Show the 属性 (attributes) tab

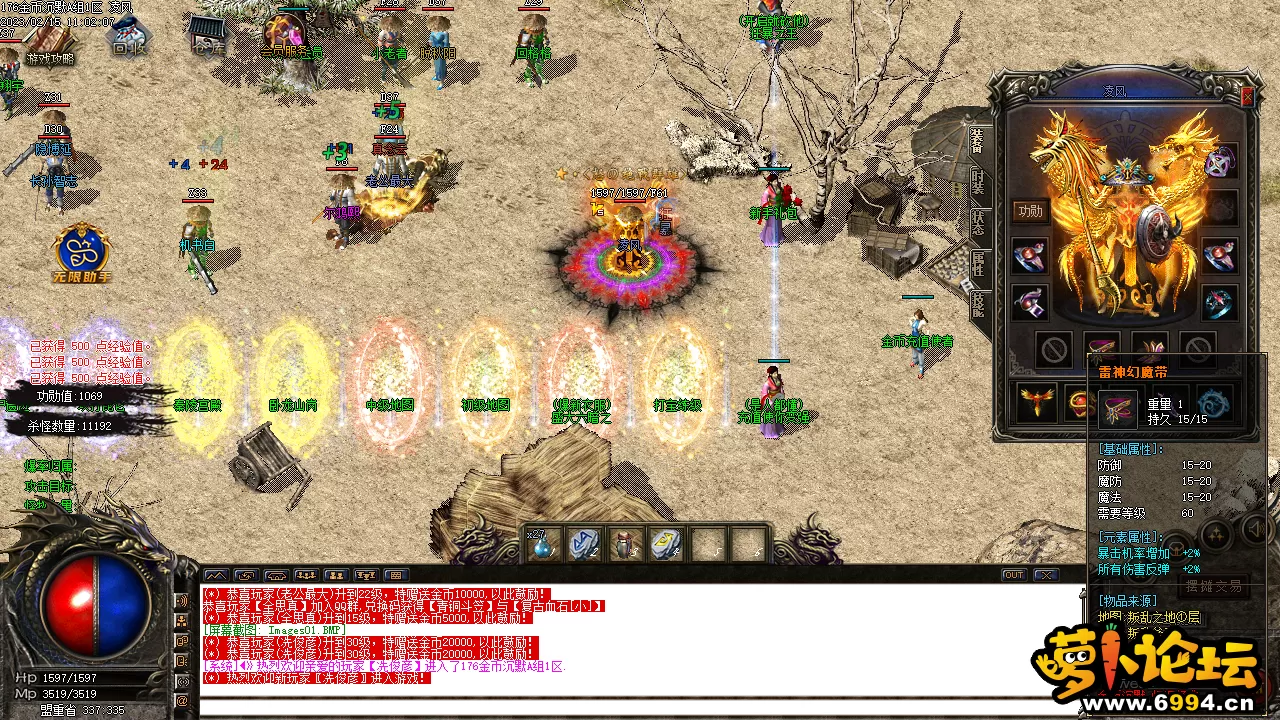[977, 263]
